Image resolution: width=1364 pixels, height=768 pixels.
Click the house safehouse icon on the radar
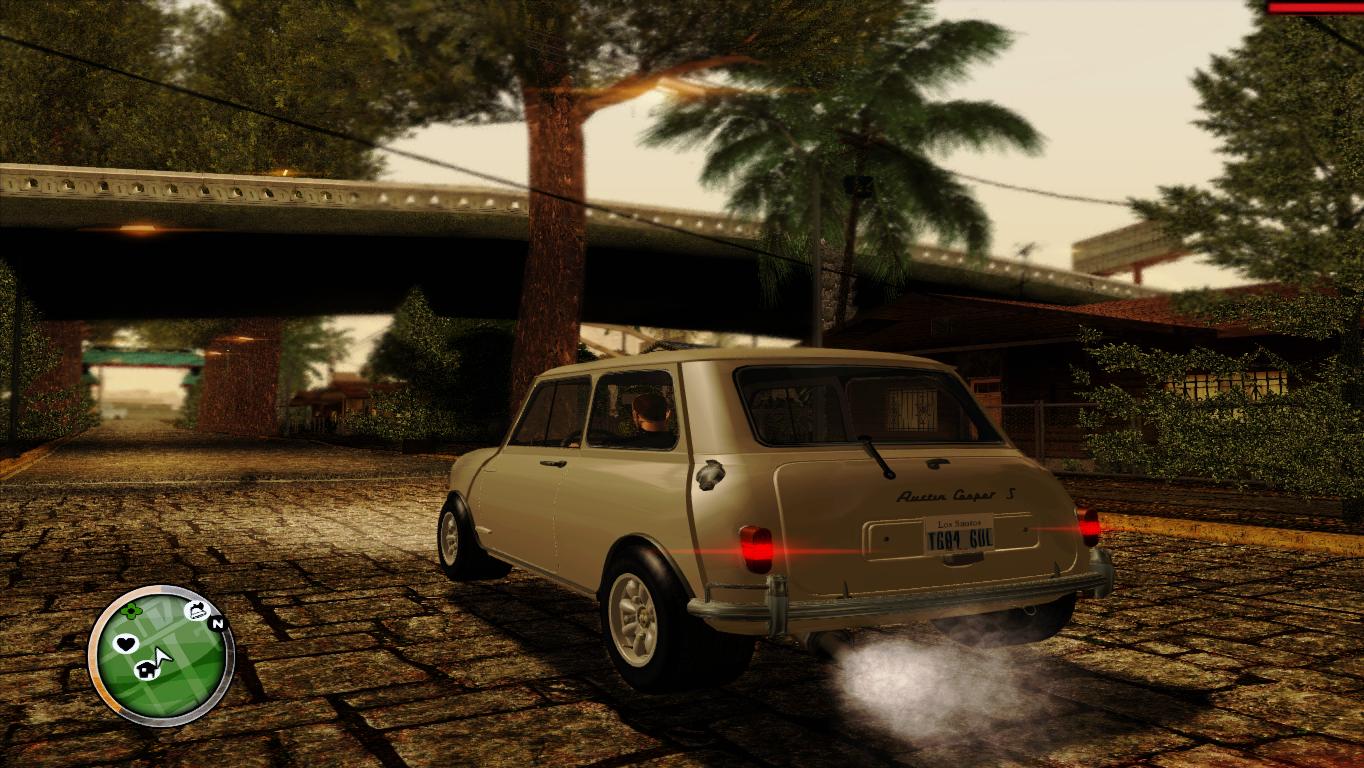point(147,669)
